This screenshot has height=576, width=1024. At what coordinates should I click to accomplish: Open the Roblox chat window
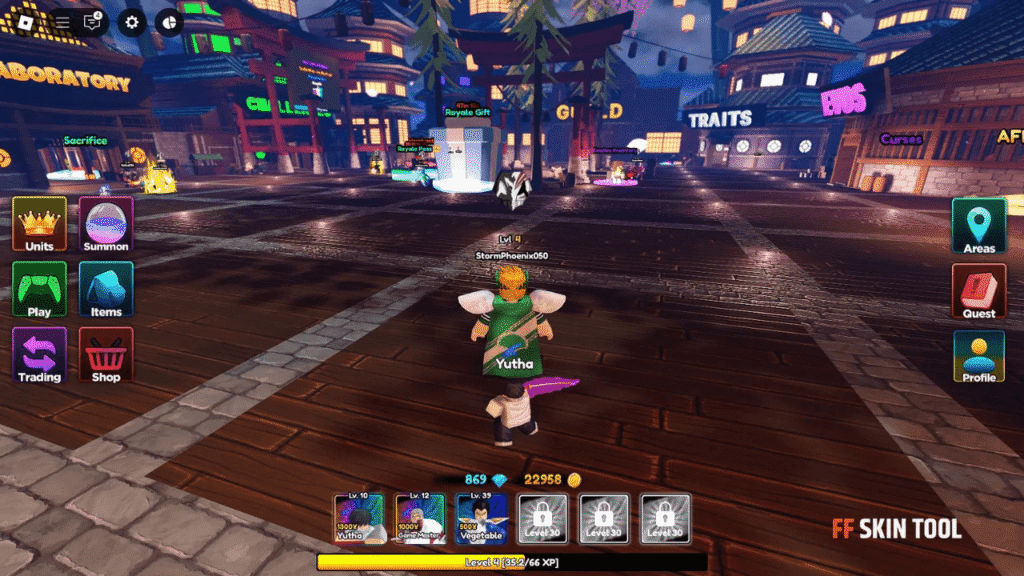coord(93,21)
